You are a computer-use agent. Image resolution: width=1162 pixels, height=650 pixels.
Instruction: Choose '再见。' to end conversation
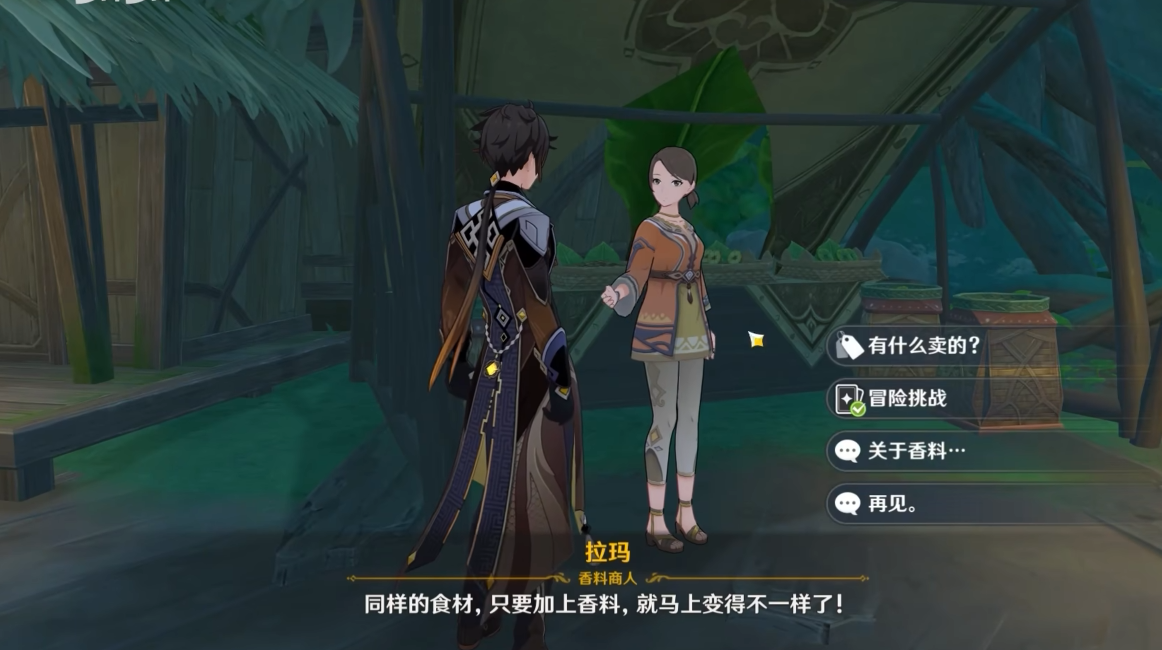tap(892, 504)
